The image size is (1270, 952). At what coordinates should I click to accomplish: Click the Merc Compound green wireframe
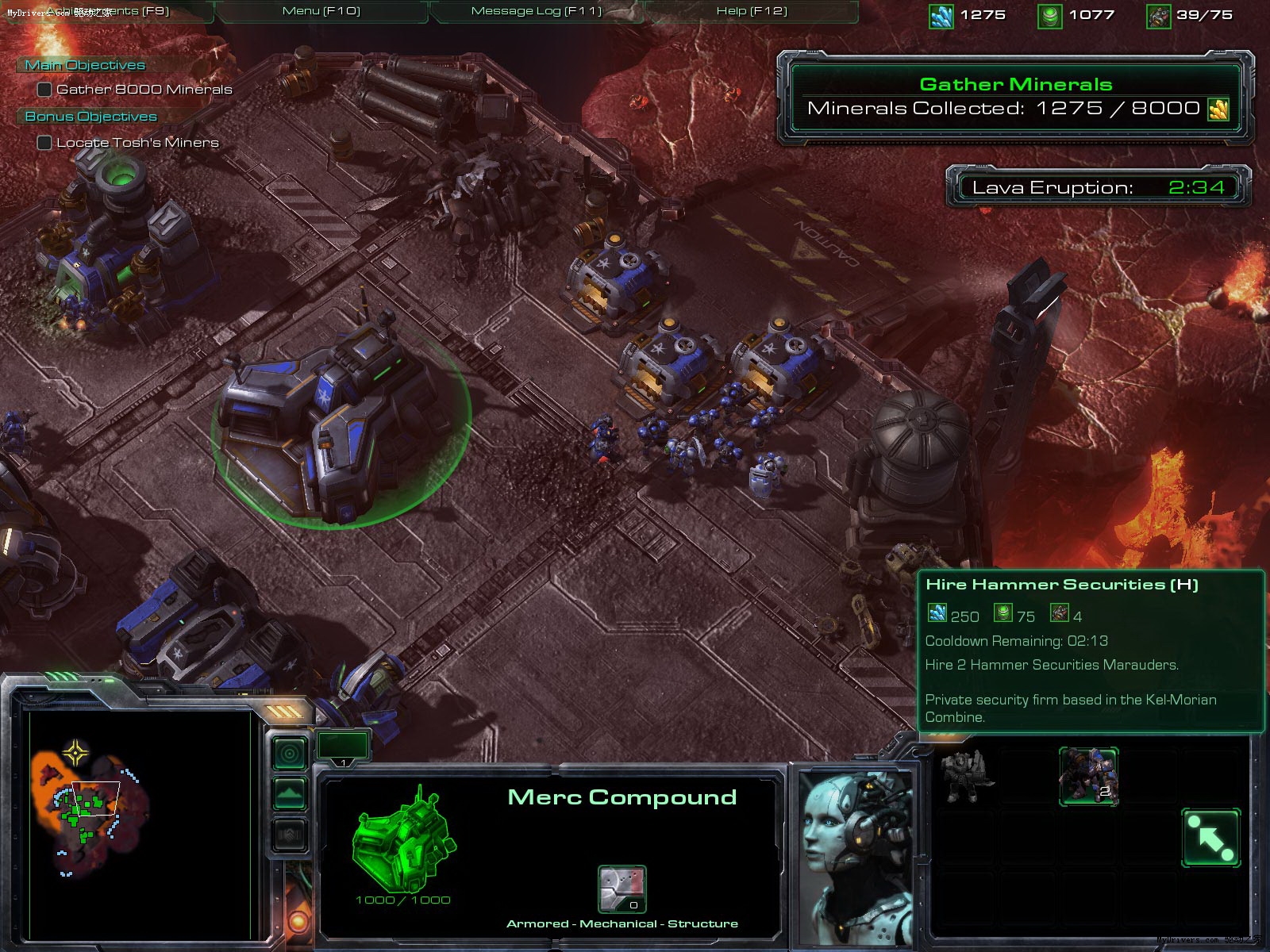[x=403, y=841]
